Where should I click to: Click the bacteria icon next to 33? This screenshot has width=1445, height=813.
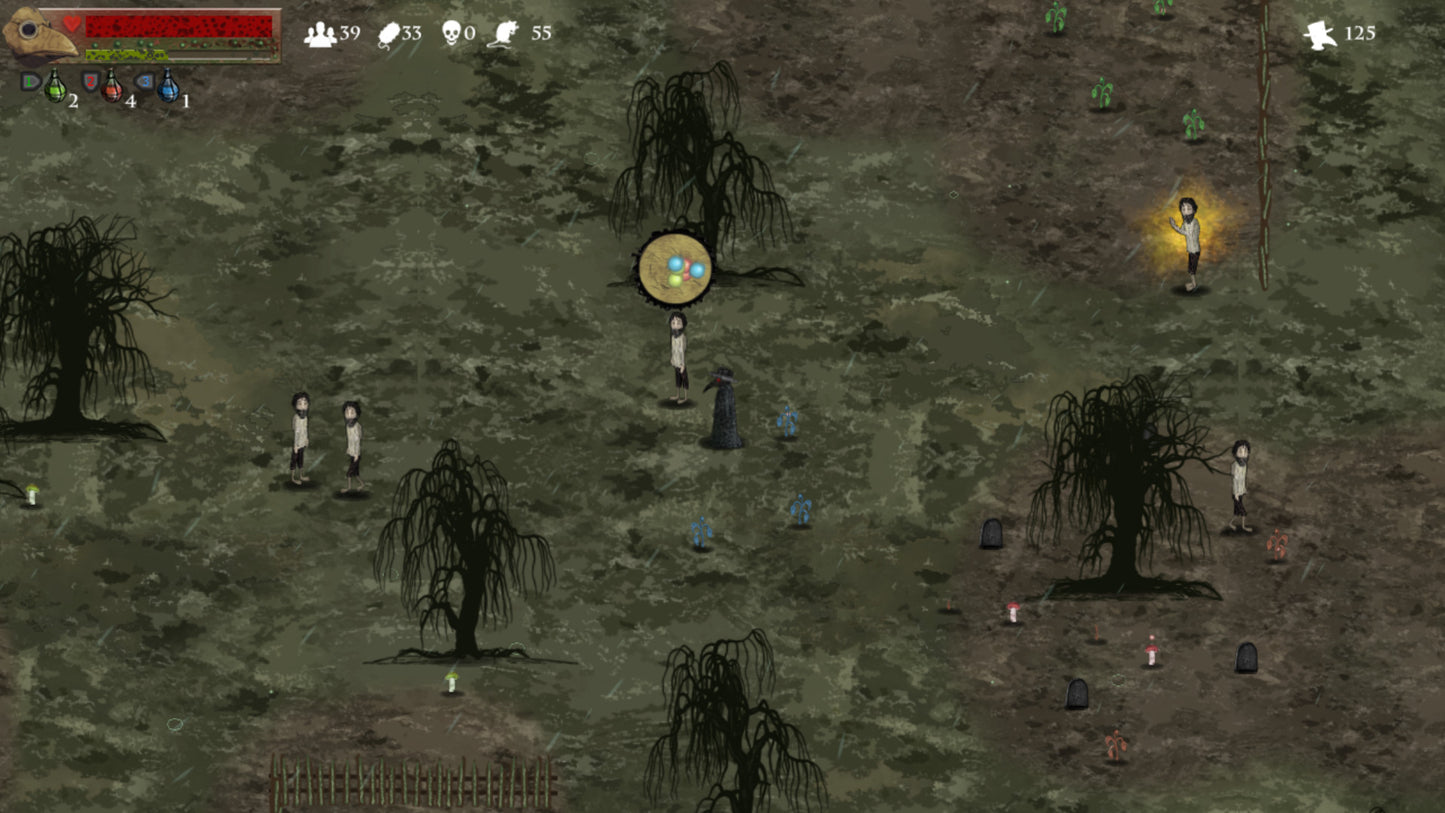[x=388, y=30]
